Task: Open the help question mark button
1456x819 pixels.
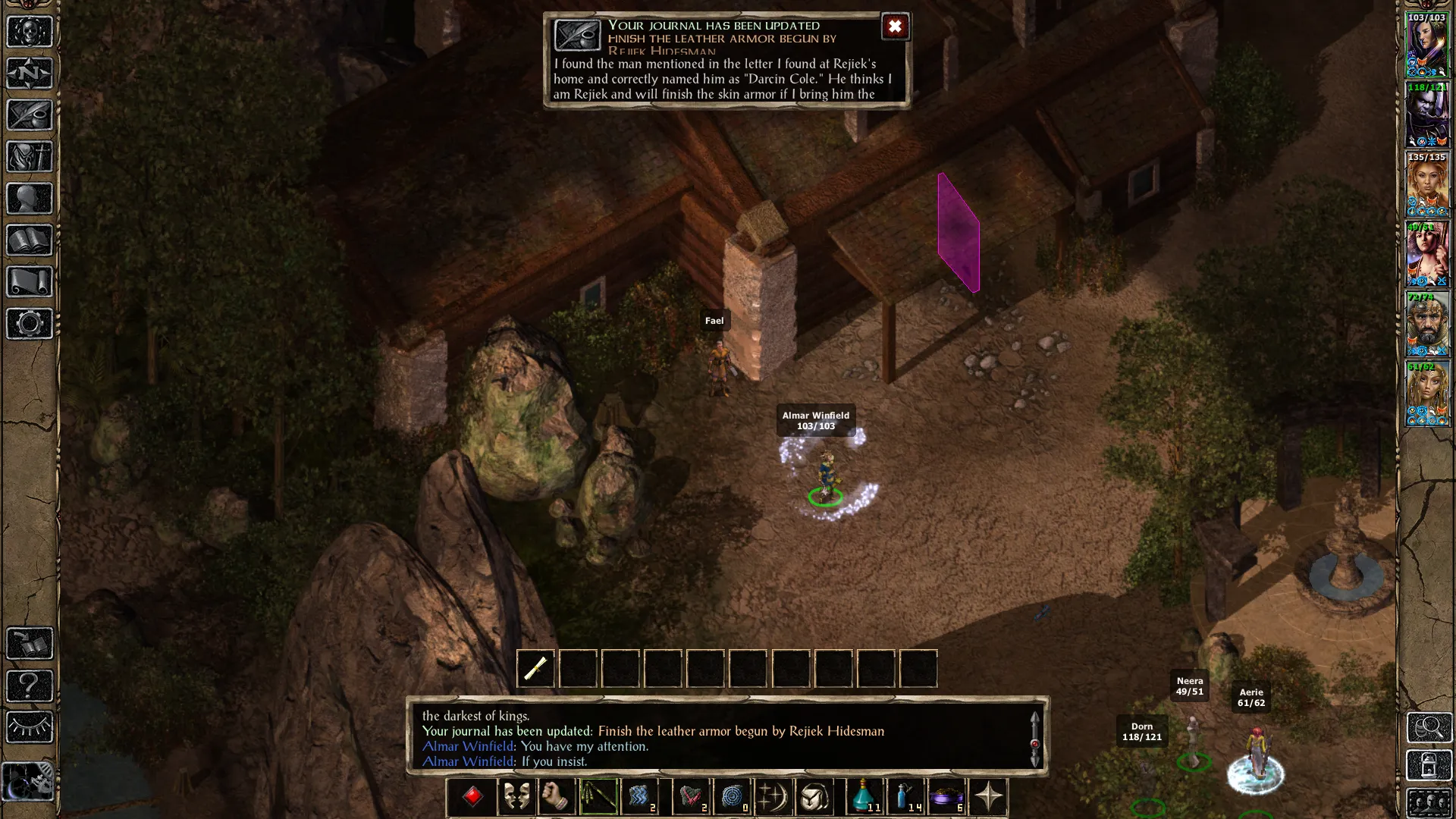Action: (x=30, y=686)
